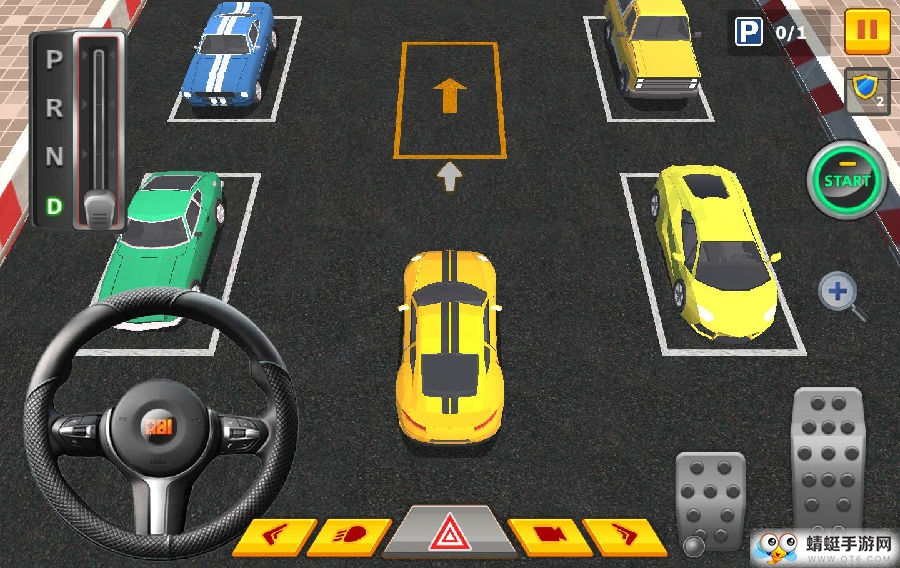Shift gear to N for neutral

click(54, 157)
